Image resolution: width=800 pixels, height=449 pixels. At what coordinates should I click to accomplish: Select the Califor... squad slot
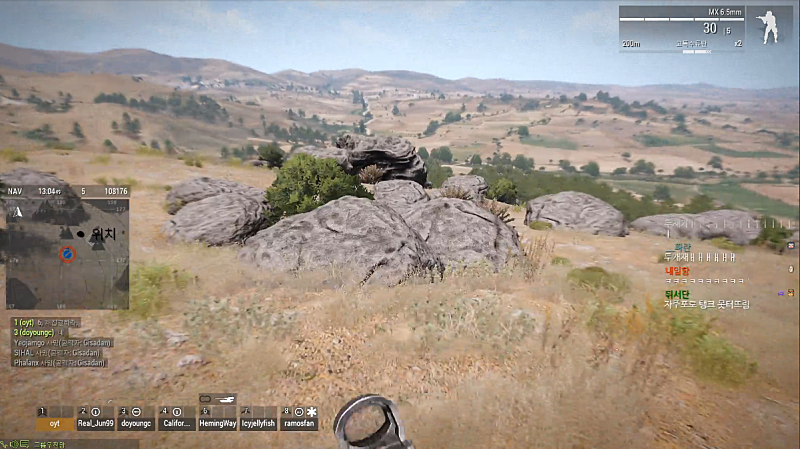tap(177, 424)
